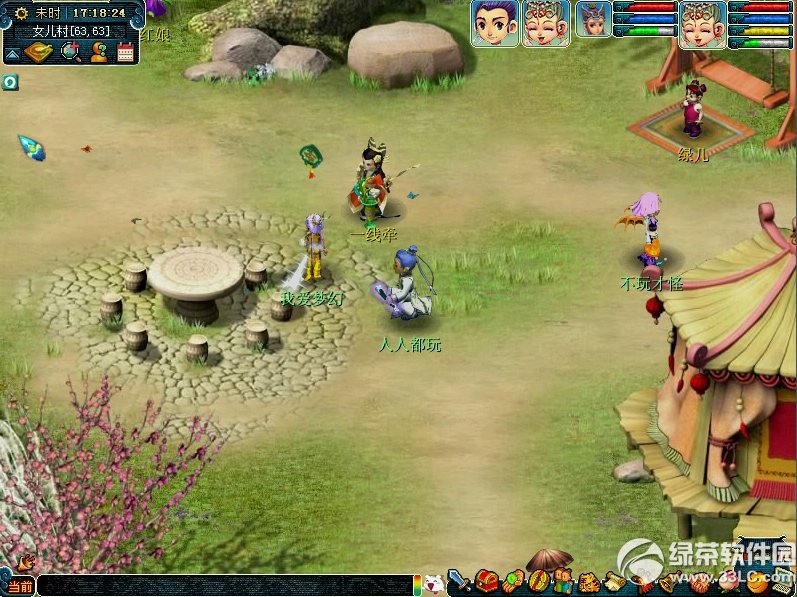
Task: Open the red calendar icon
Action: tap(125, 52)
